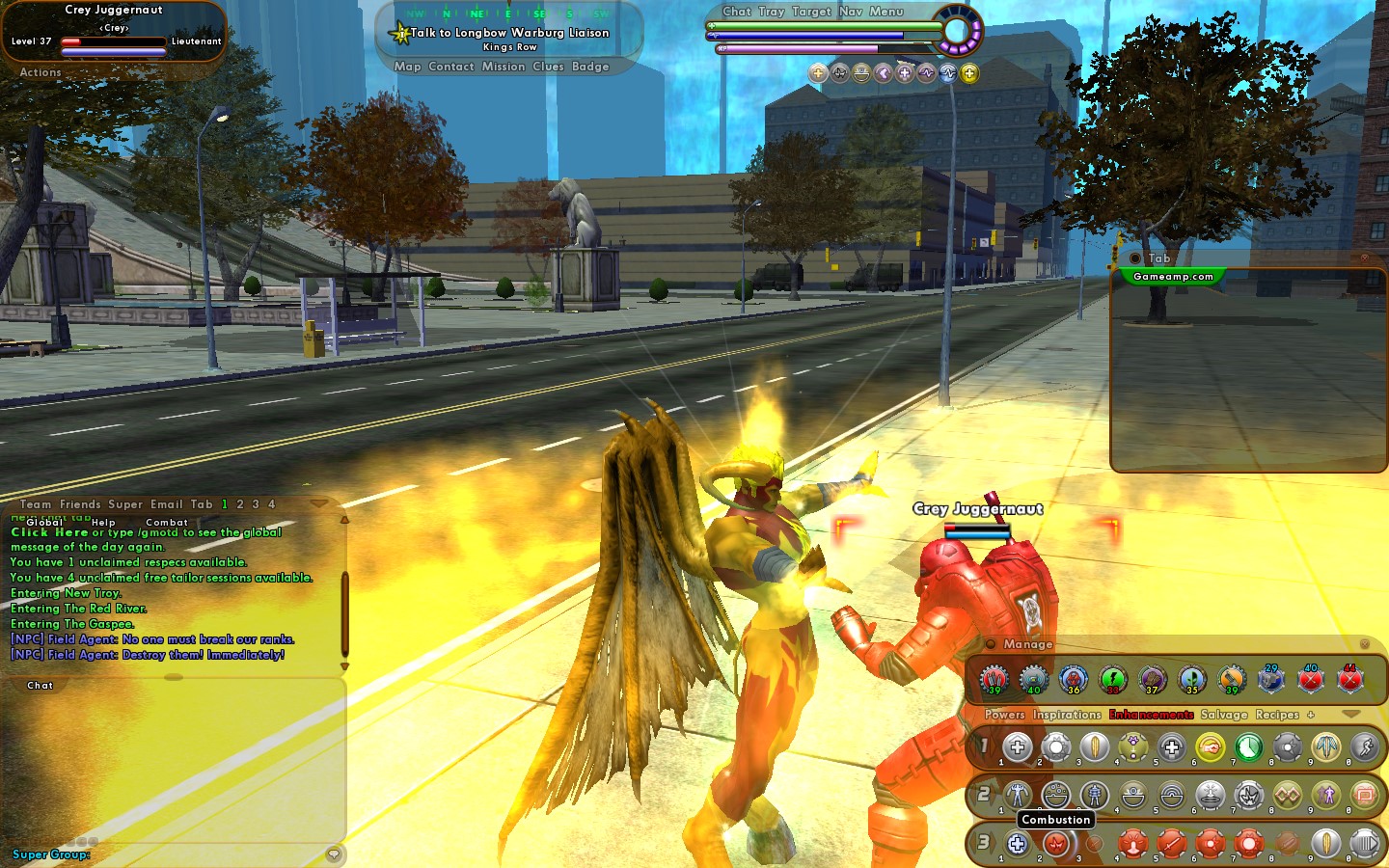This screenshot has height=868, width=1389.
Task: Switch to the Powers tab
Action: coord(1004,715)
